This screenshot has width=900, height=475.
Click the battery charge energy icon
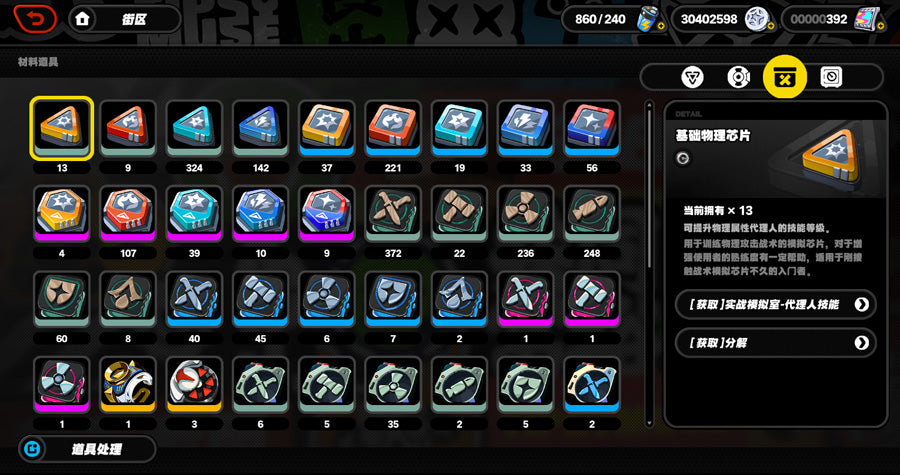645,19
